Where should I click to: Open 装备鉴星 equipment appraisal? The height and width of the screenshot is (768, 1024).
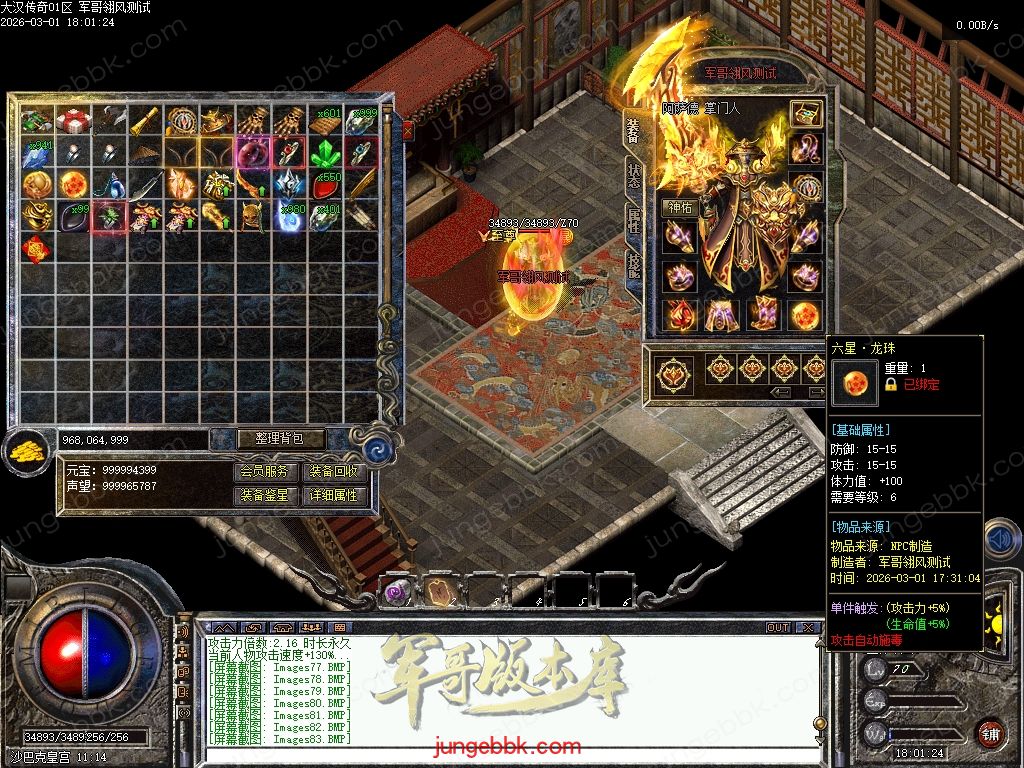coord(267,495)
